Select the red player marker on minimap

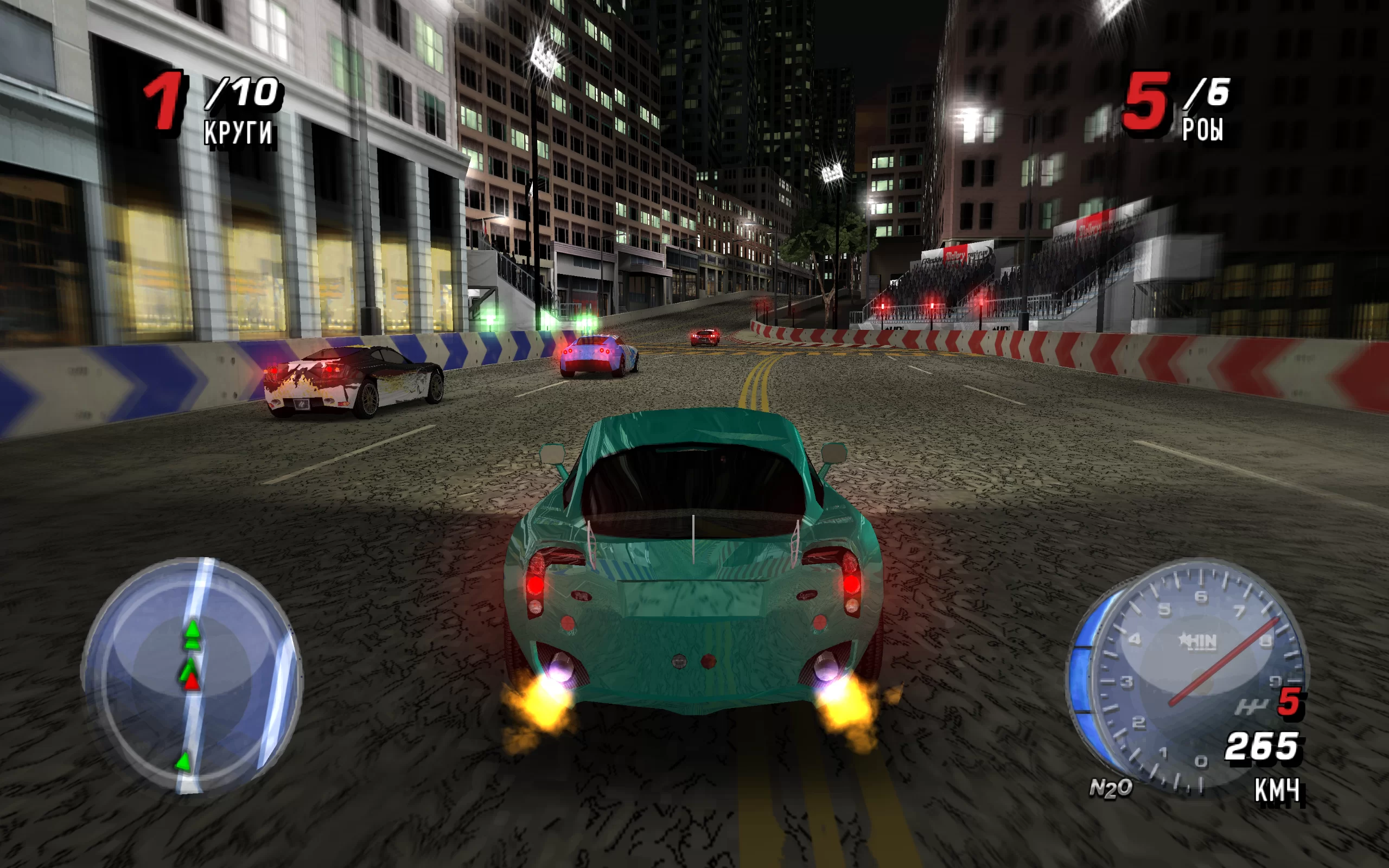[x=192, y=681]
